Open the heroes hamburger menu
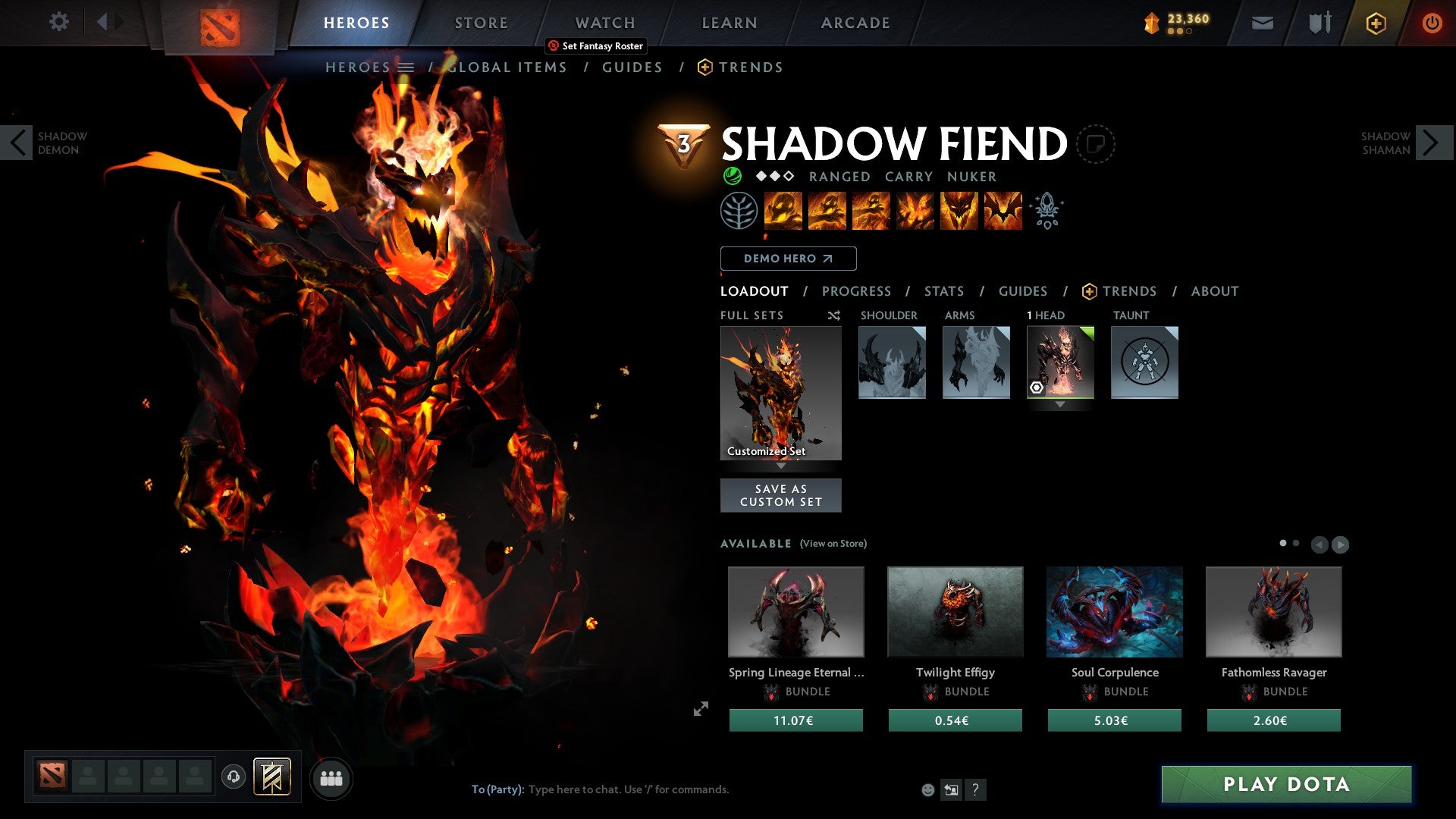The width and height of the screenshot is (1456, 819). pos(407,67)
